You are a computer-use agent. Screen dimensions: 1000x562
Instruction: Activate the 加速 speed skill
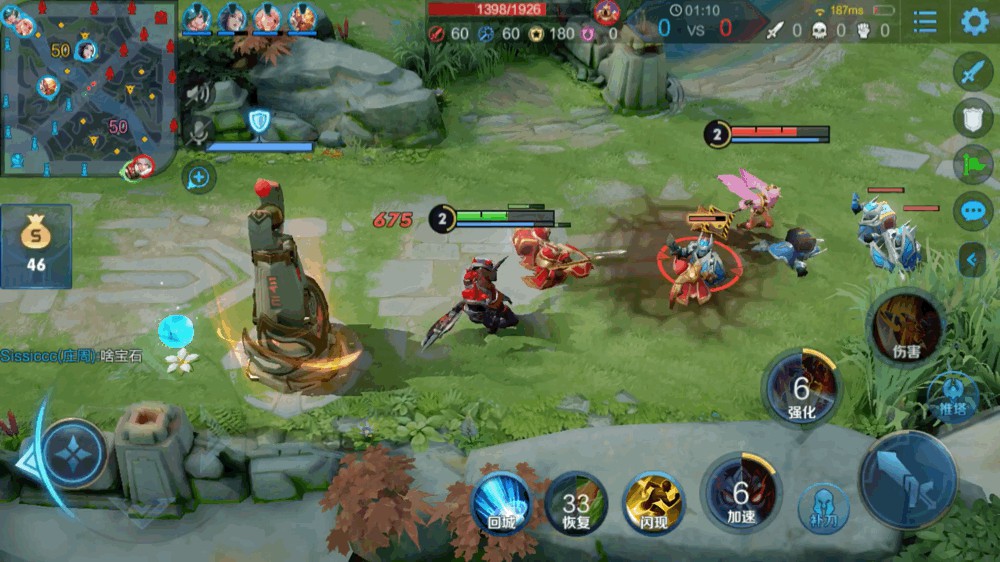740,492
